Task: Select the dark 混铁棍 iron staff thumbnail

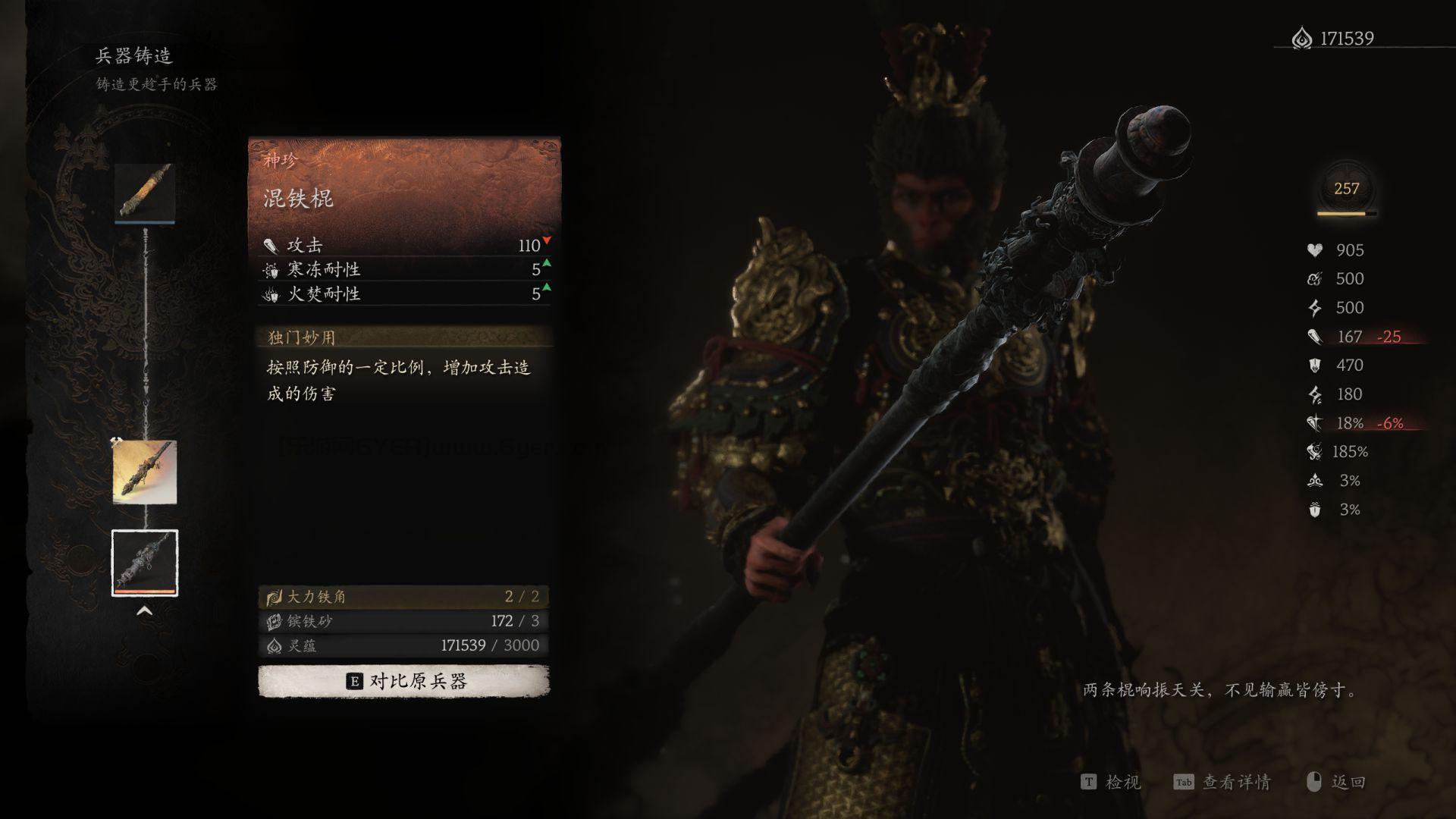Action: pos(145,563)
